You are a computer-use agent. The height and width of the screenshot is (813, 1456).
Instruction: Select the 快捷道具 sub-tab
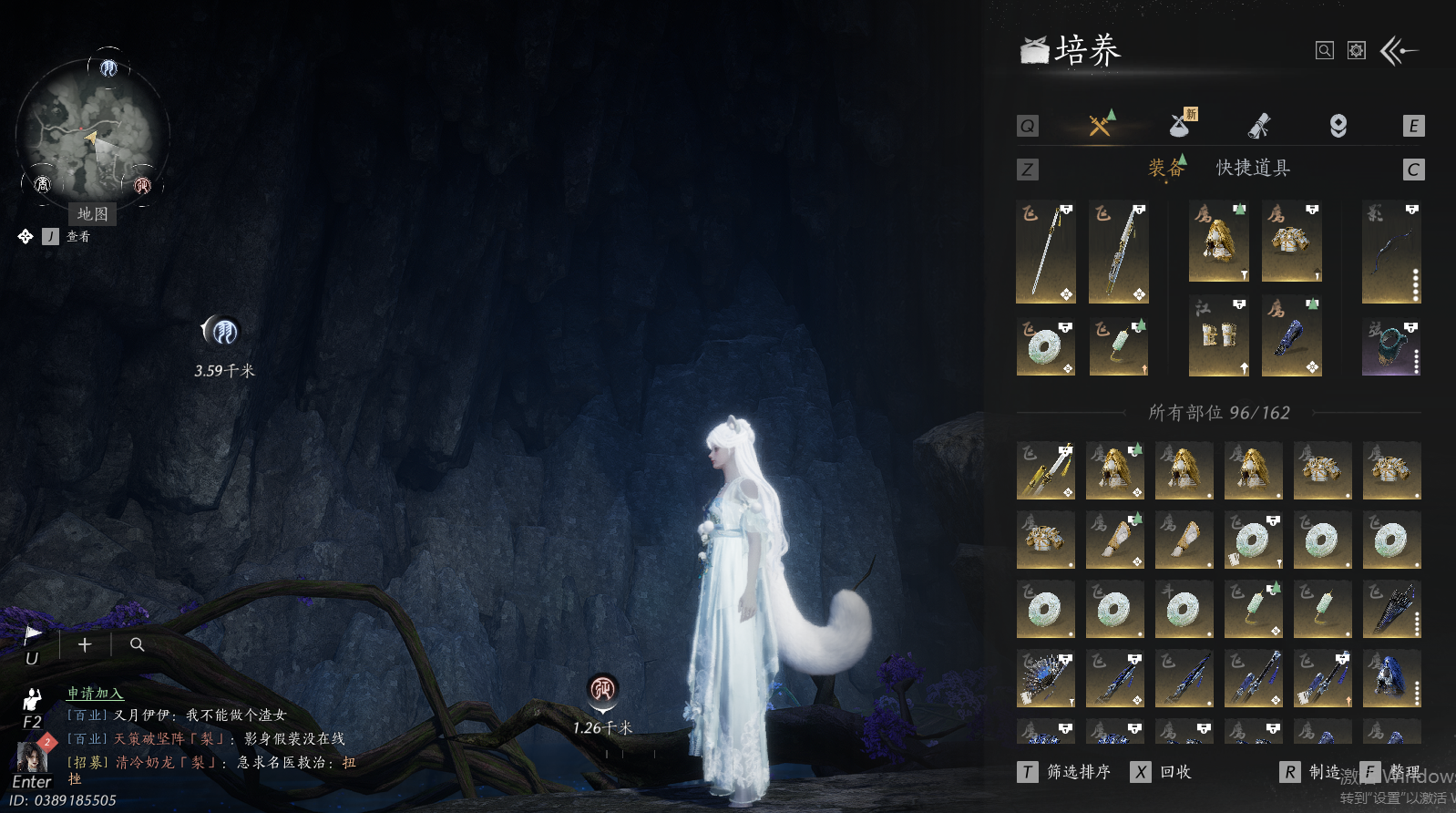[x=1253, y=168]
